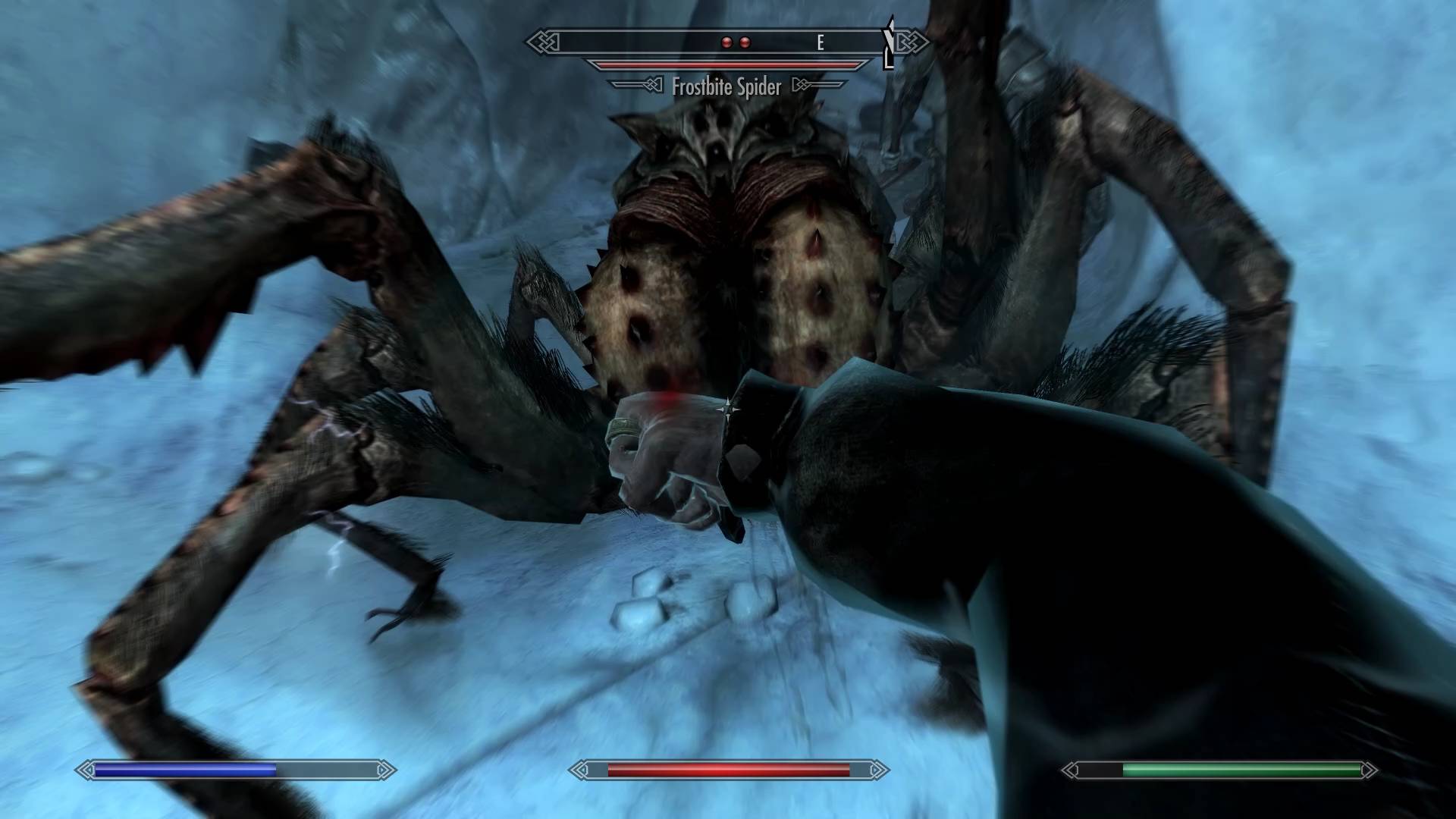Click the Frostbite Spider name label
The image size is (1456, 819).
pyautogui.click(x=726, y=87)
